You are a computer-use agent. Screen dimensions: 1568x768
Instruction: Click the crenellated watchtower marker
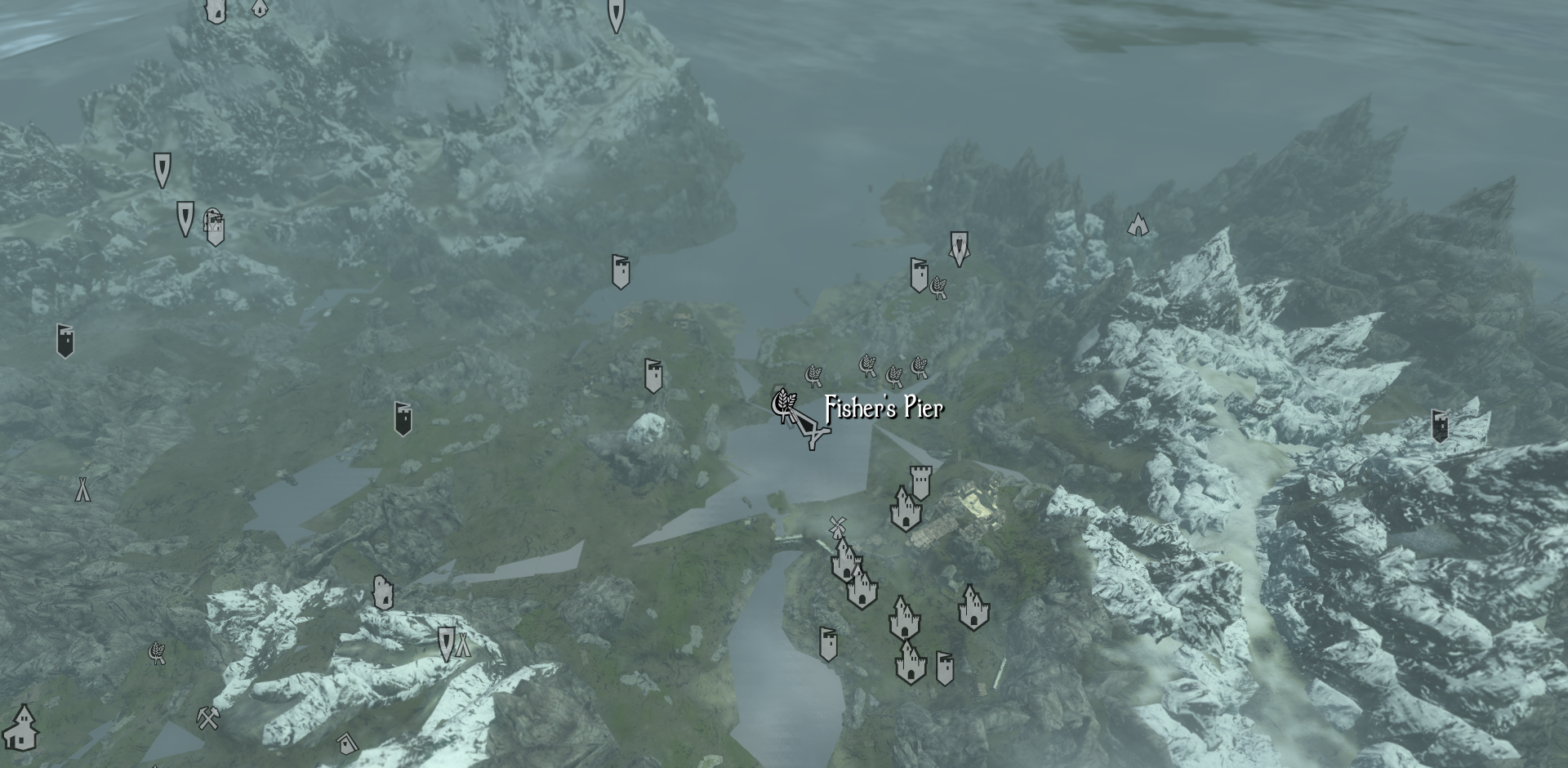[x=920, y=482]
